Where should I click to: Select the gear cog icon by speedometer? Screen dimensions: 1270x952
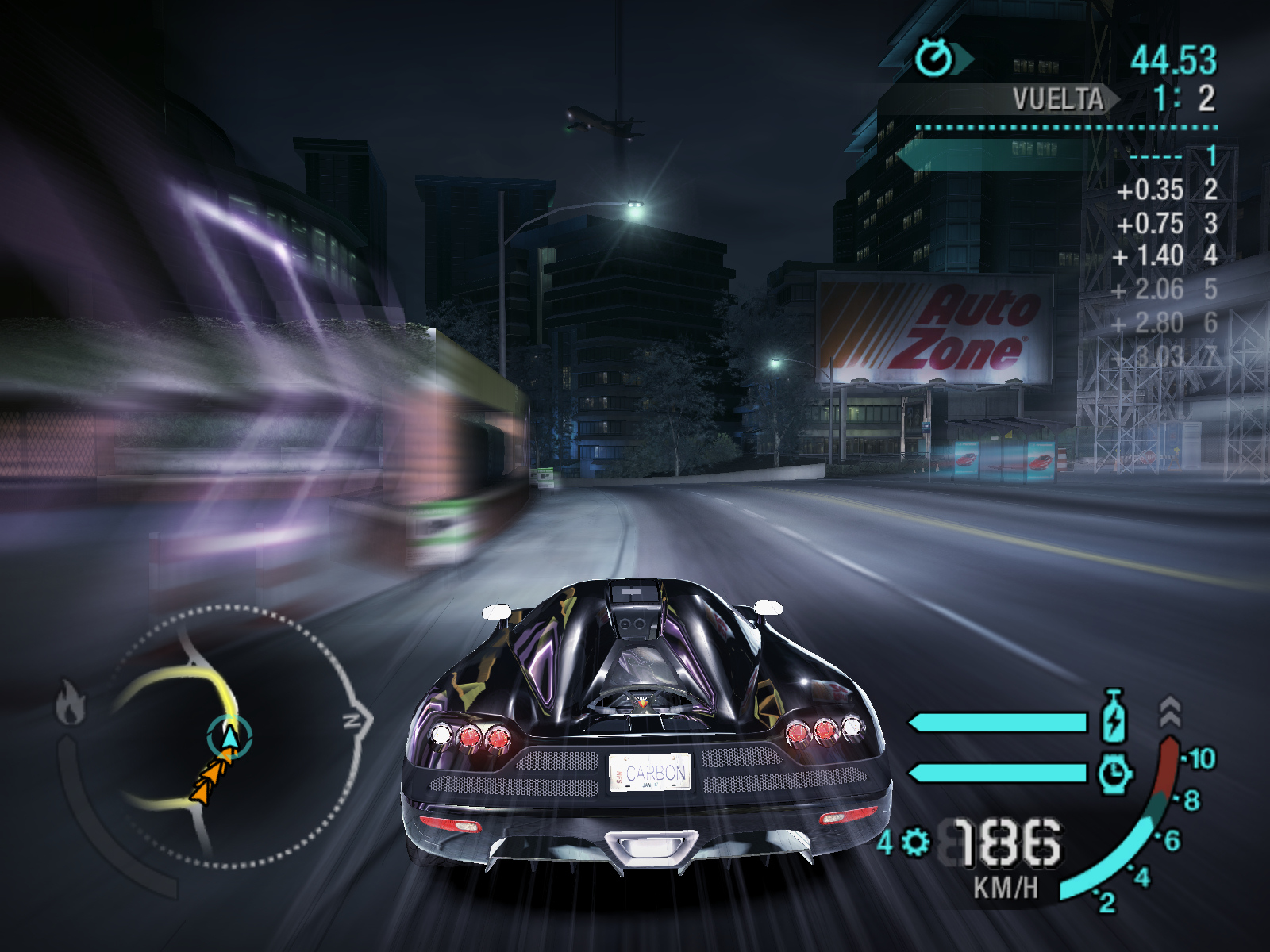915,842
